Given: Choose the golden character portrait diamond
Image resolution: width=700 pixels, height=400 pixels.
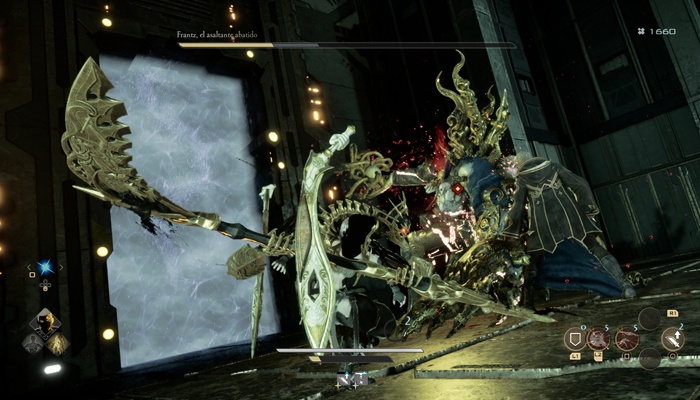Looking at the screenshot, I should click(x=44, y=321).
